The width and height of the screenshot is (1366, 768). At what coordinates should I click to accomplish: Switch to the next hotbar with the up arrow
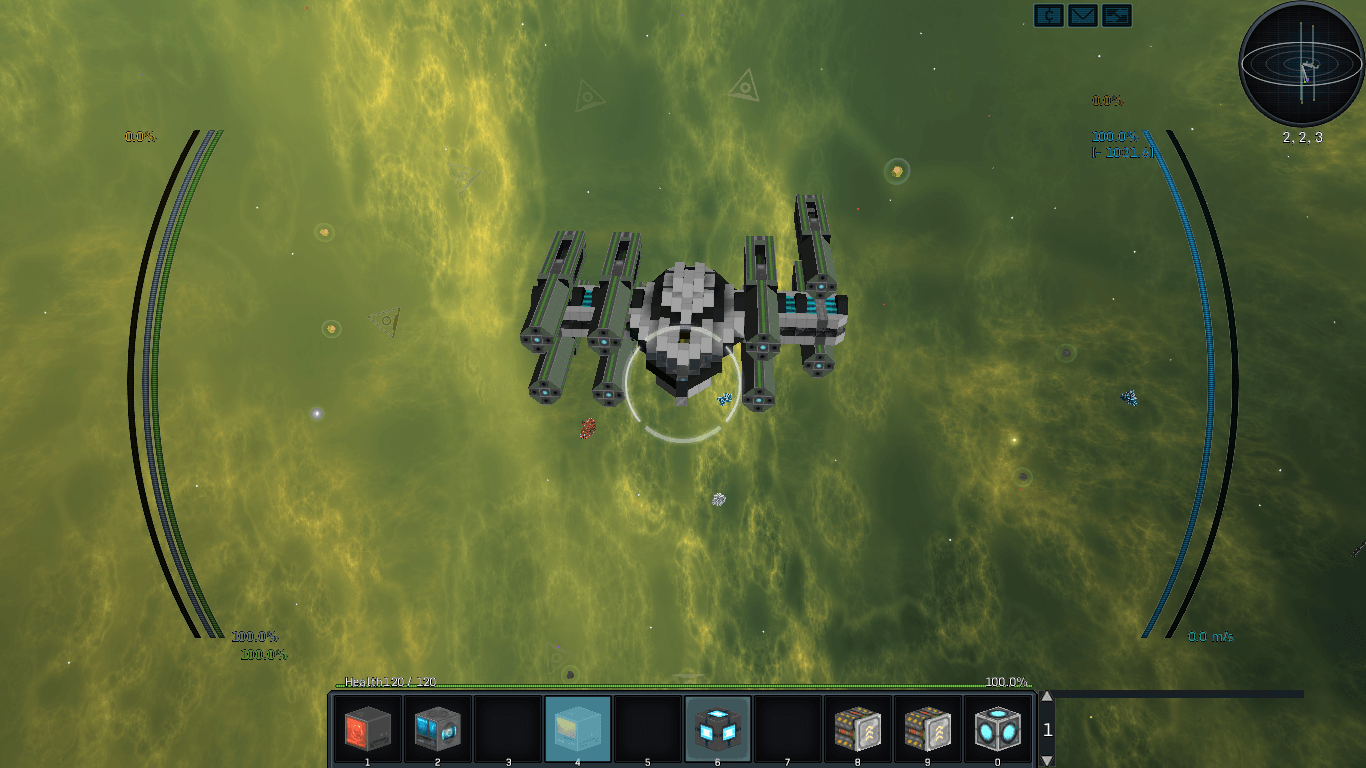point(1047,698)
